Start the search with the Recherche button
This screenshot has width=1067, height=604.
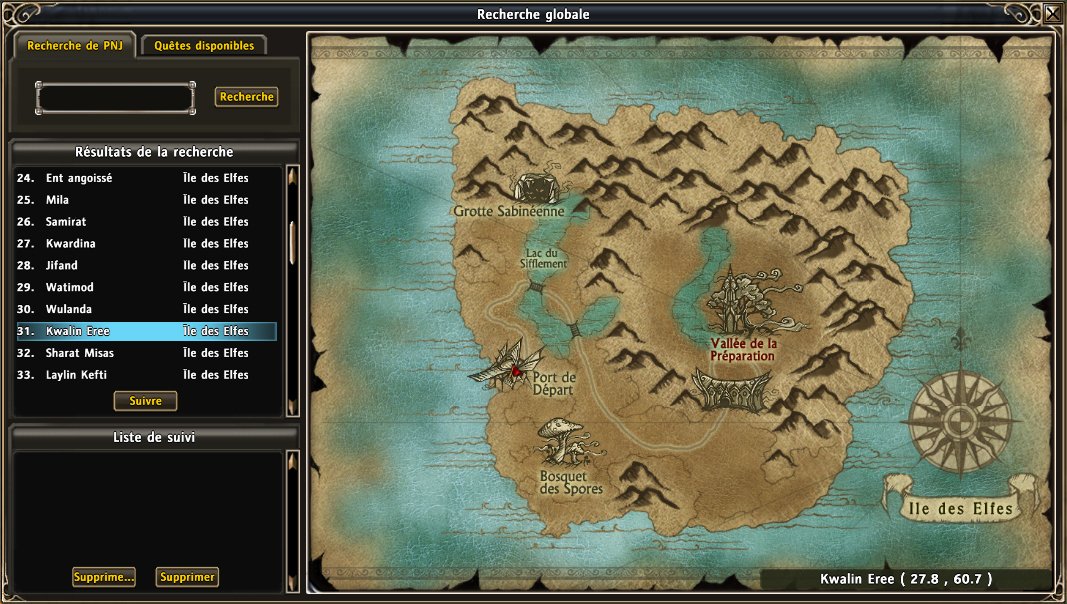[x=246, y=97]
